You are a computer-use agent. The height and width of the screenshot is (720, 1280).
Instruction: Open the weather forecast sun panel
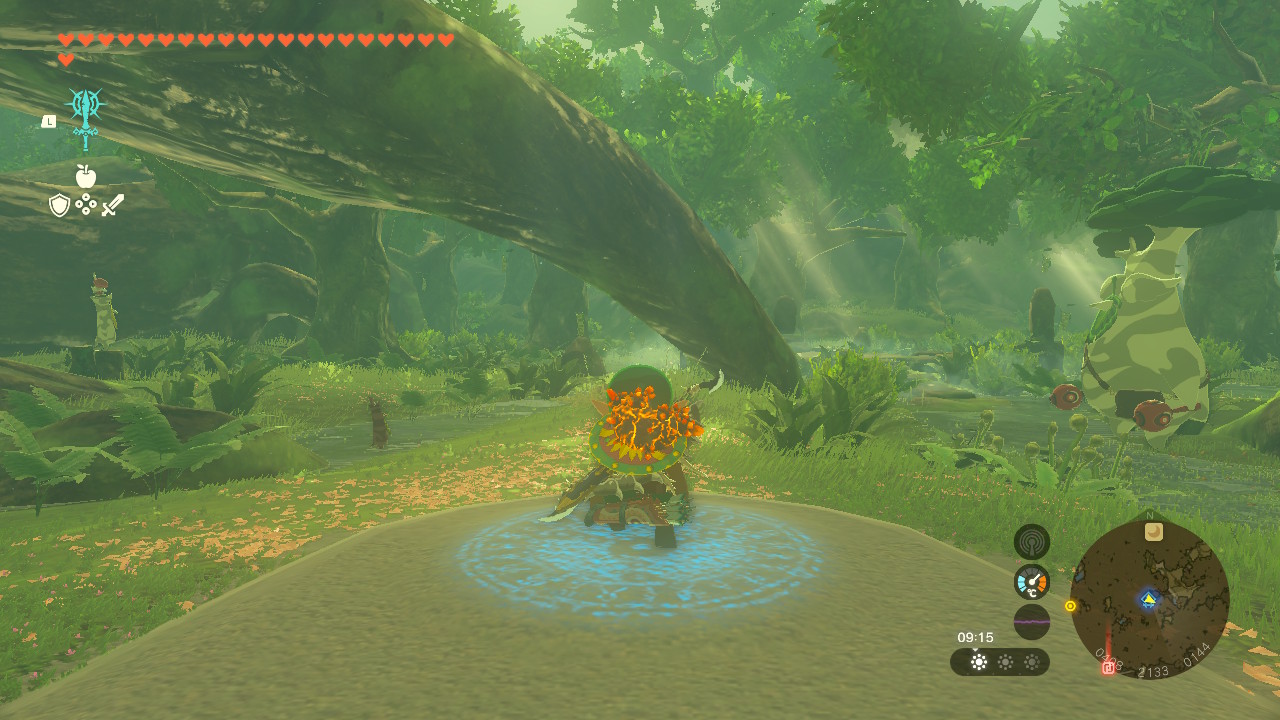tap(999, 662)
